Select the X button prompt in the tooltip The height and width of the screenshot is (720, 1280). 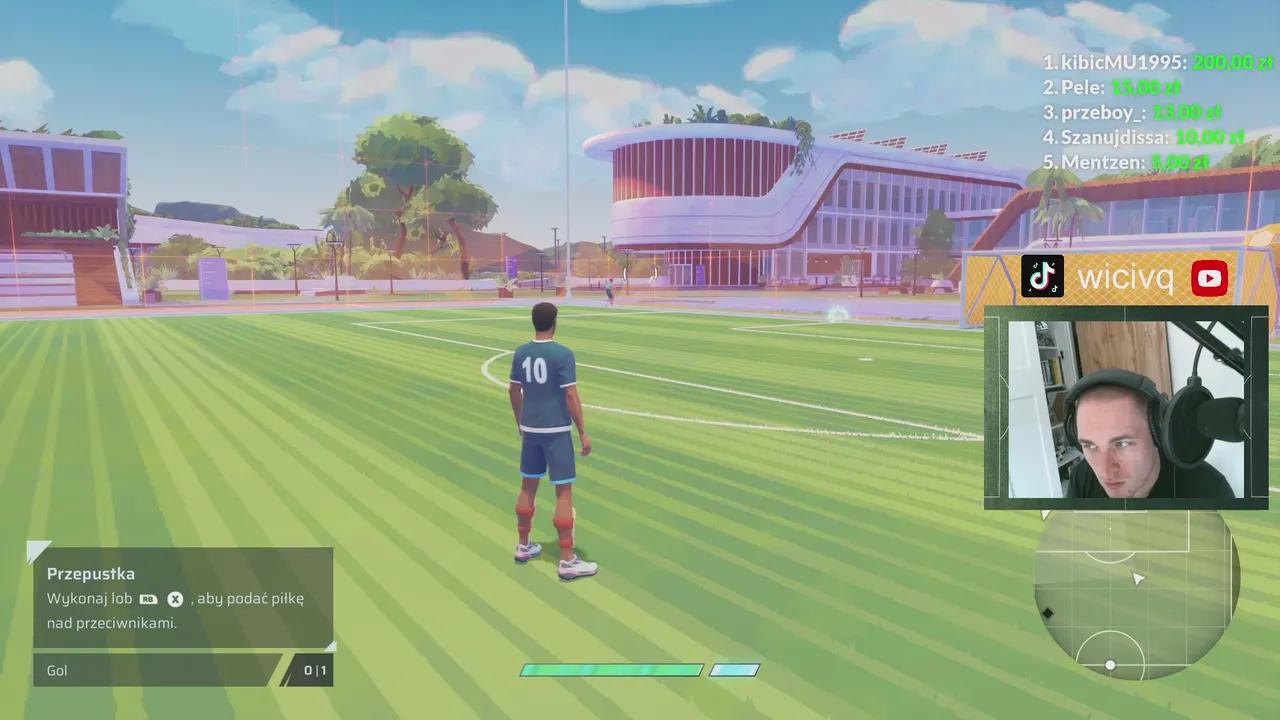[175, 599]
